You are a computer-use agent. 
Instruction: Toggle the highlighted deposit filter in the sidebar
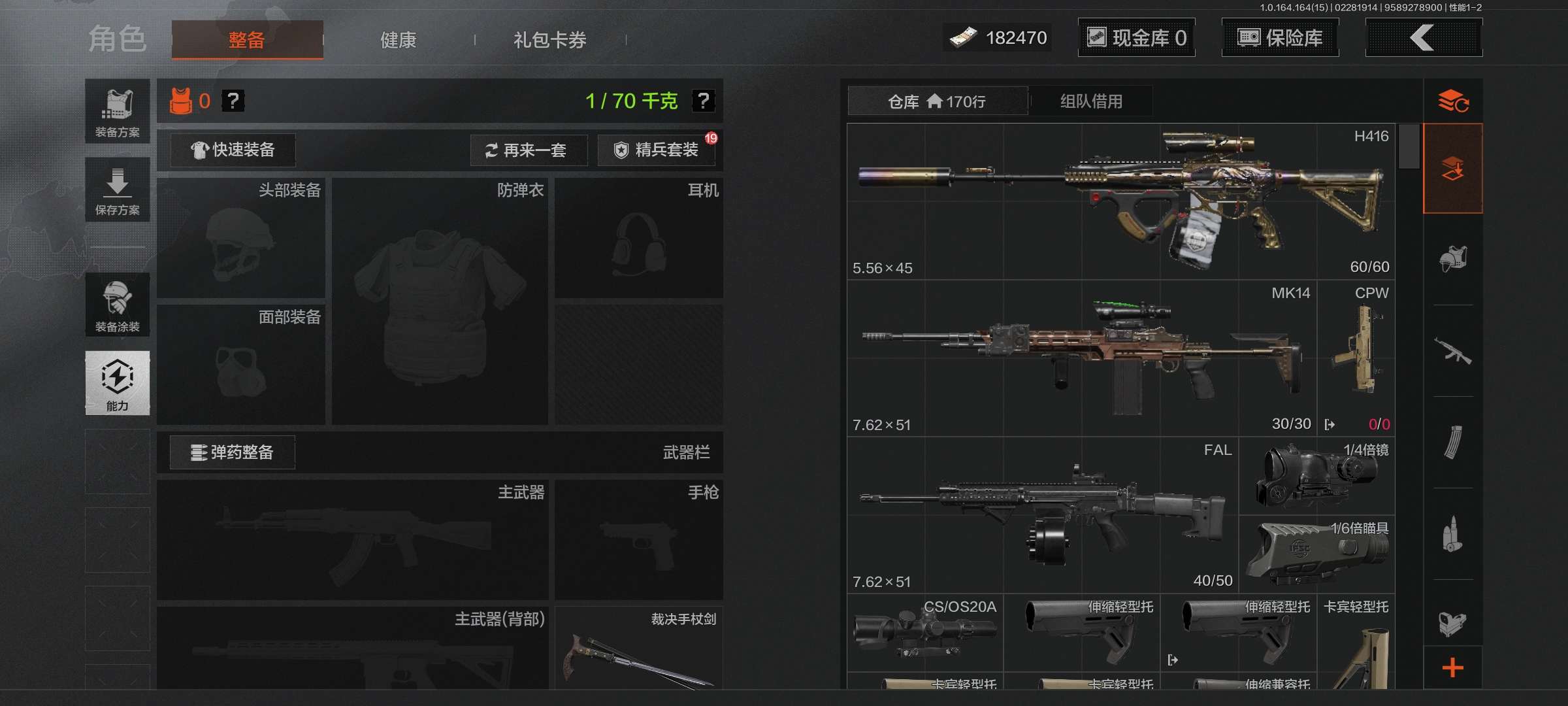(x=1454, y=169)
